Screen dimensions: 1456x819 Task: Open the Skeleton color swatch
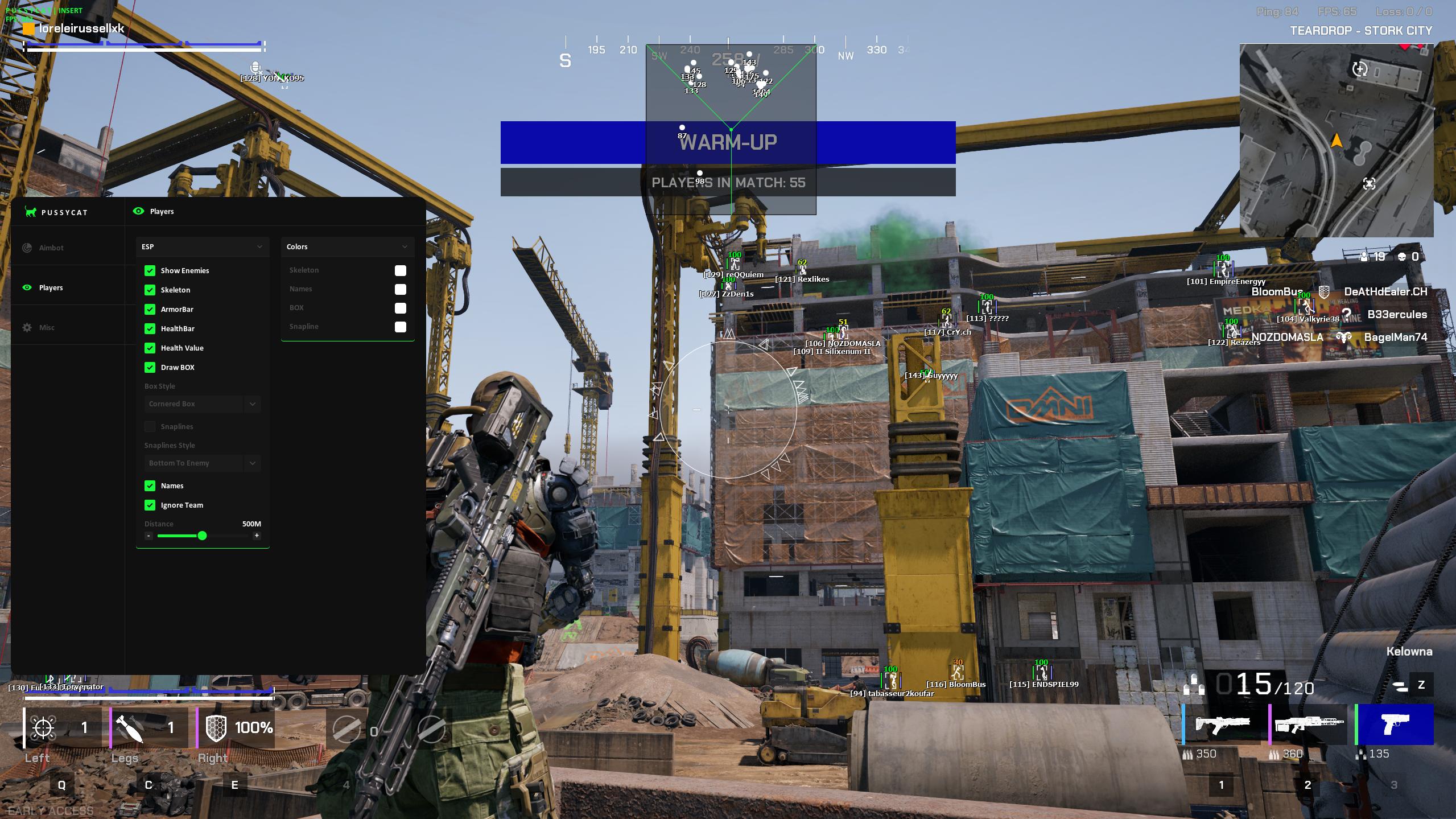point(401,270)
